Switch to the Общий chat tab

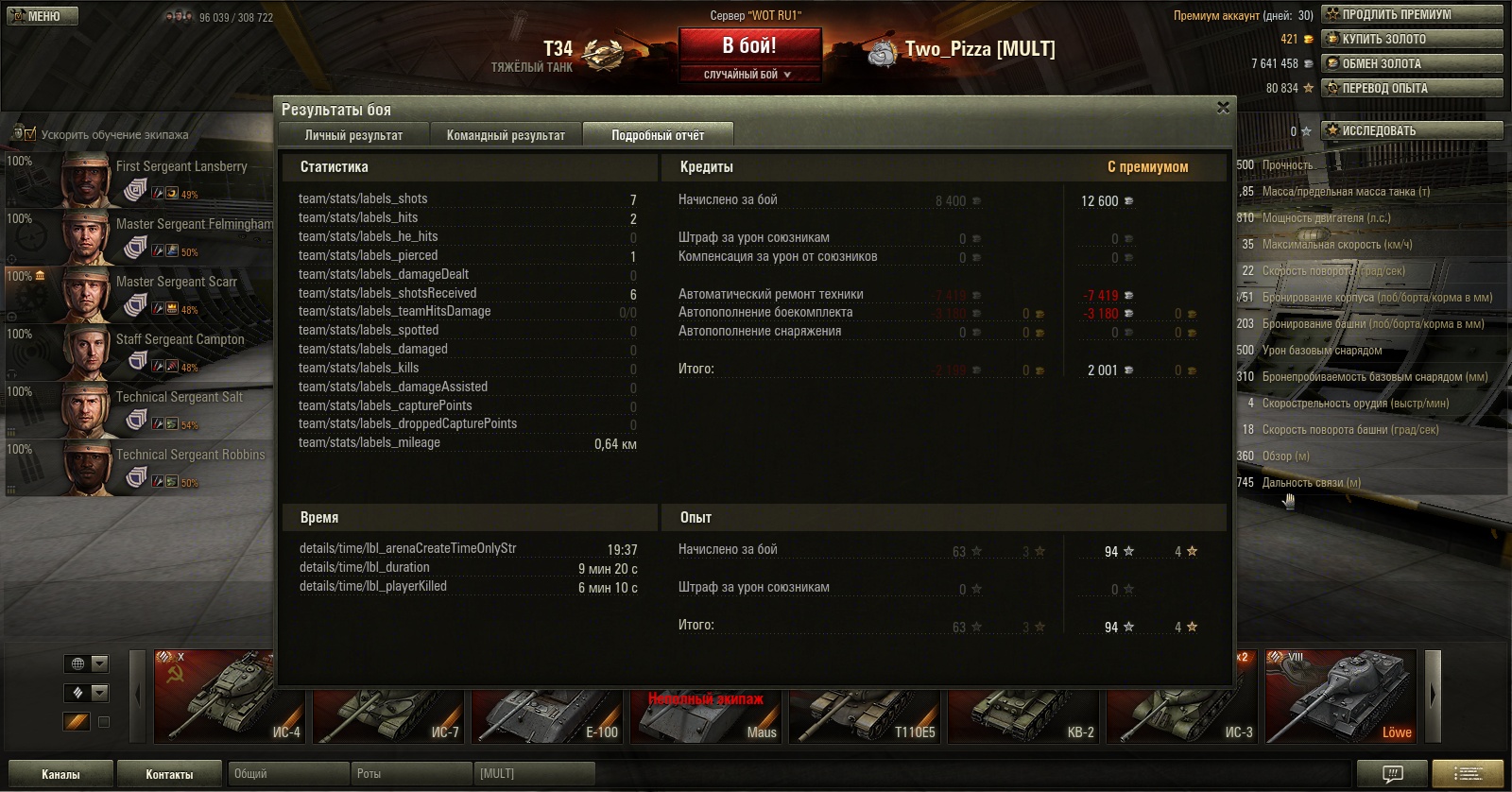pos(287,774)
